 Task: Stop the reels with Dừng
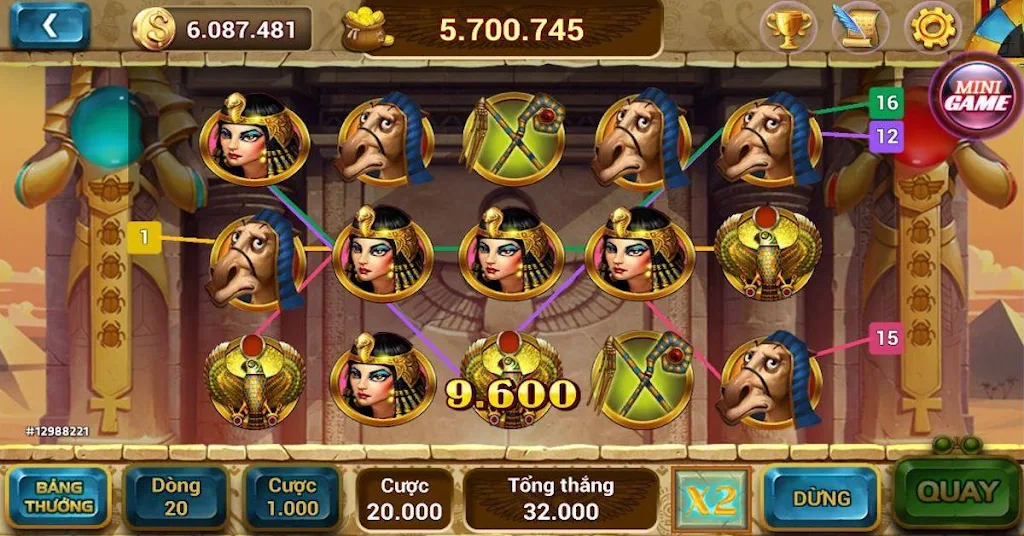[x=821, y=497]
